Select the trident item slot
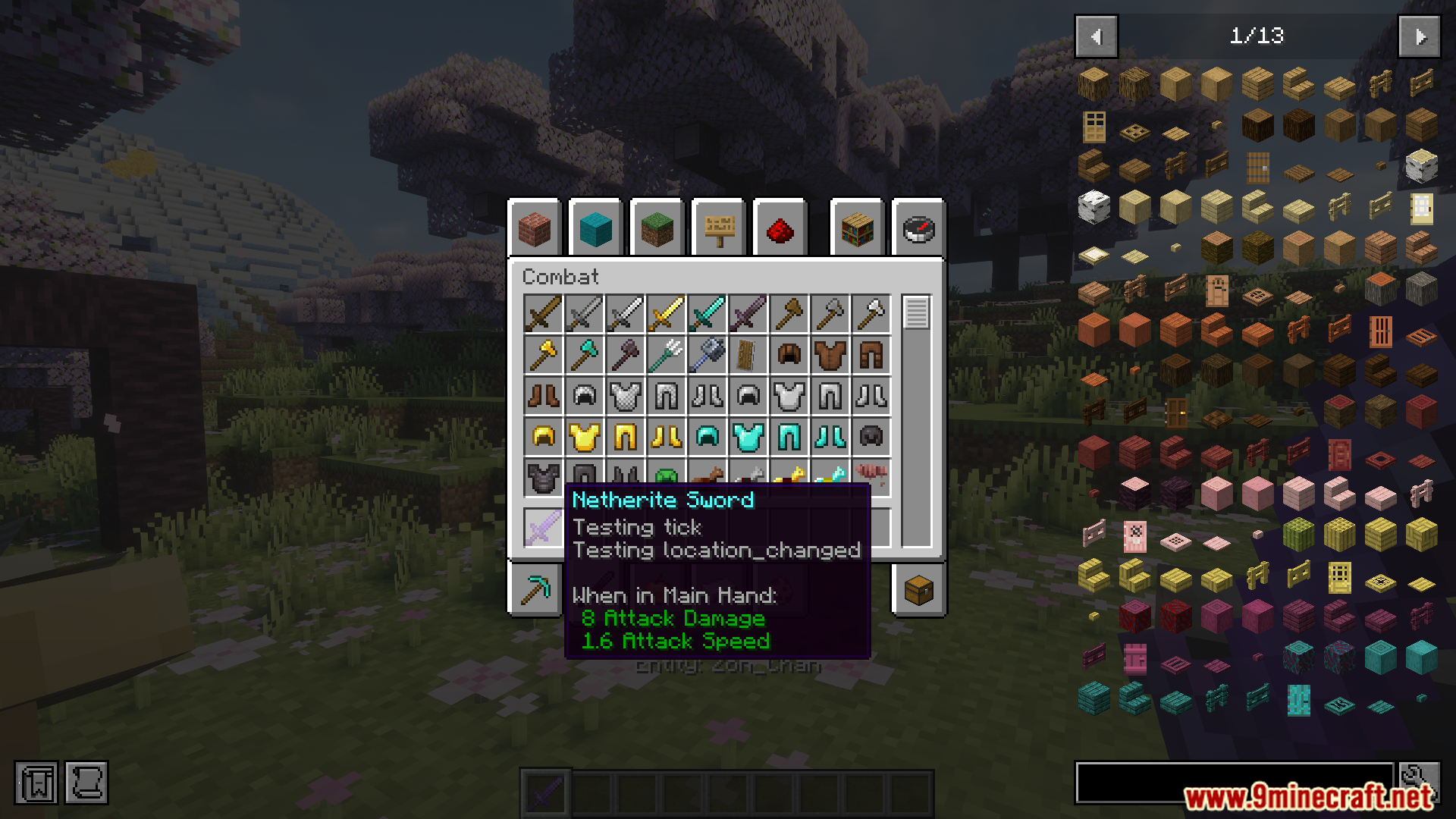 point(666,355)
